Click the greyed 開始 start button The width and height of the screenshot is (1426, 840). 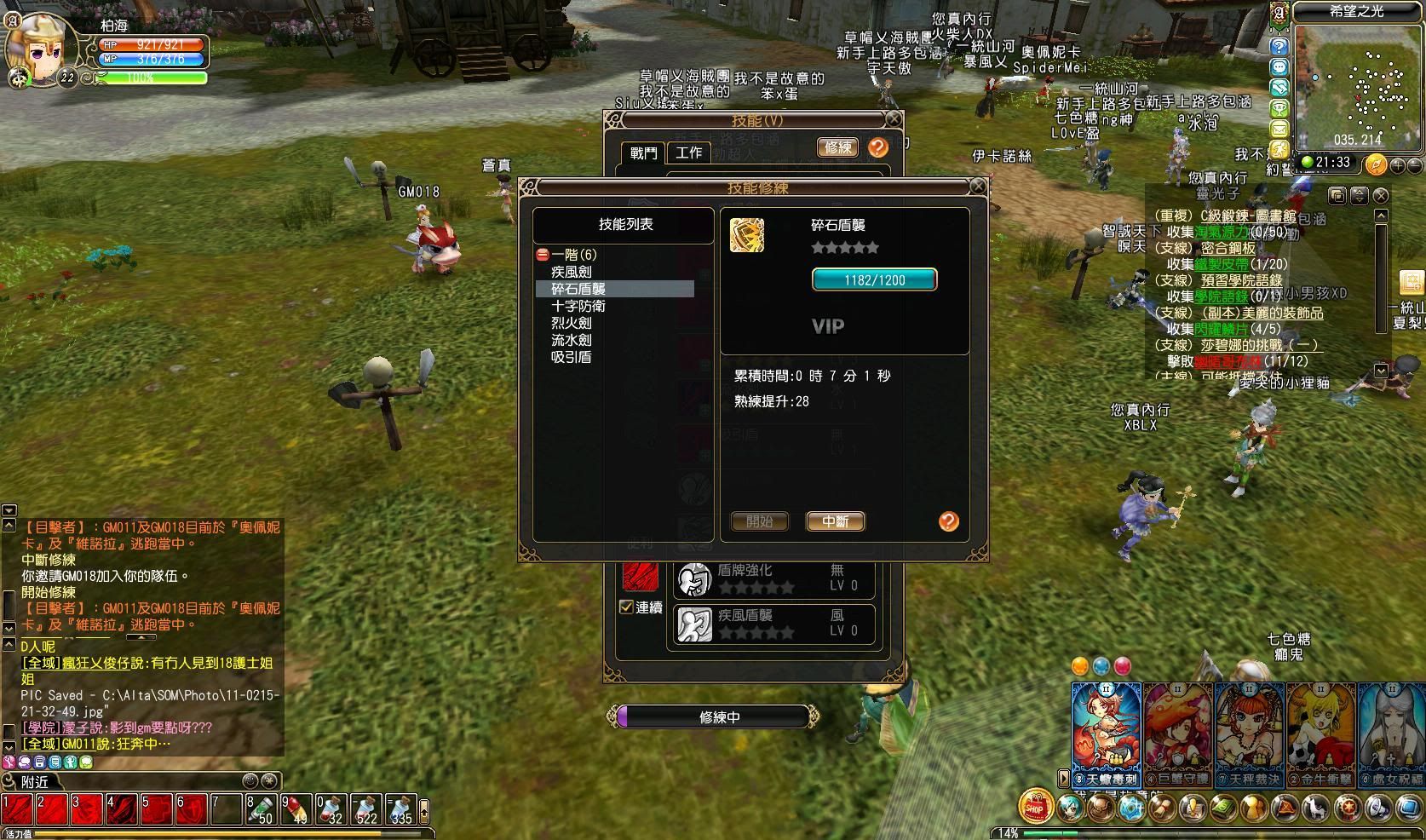tap(759, 521)
